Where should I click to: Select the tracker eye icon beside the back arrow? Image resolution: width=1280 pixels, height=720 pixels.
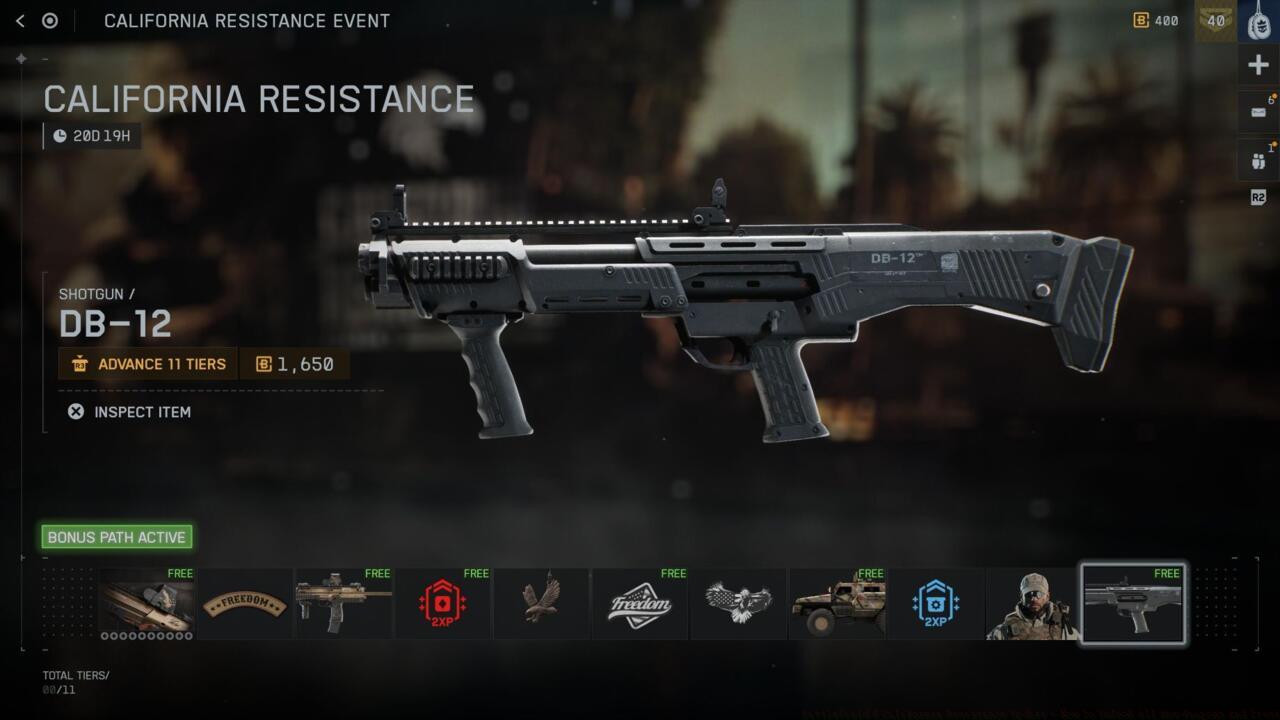point(51,20)
